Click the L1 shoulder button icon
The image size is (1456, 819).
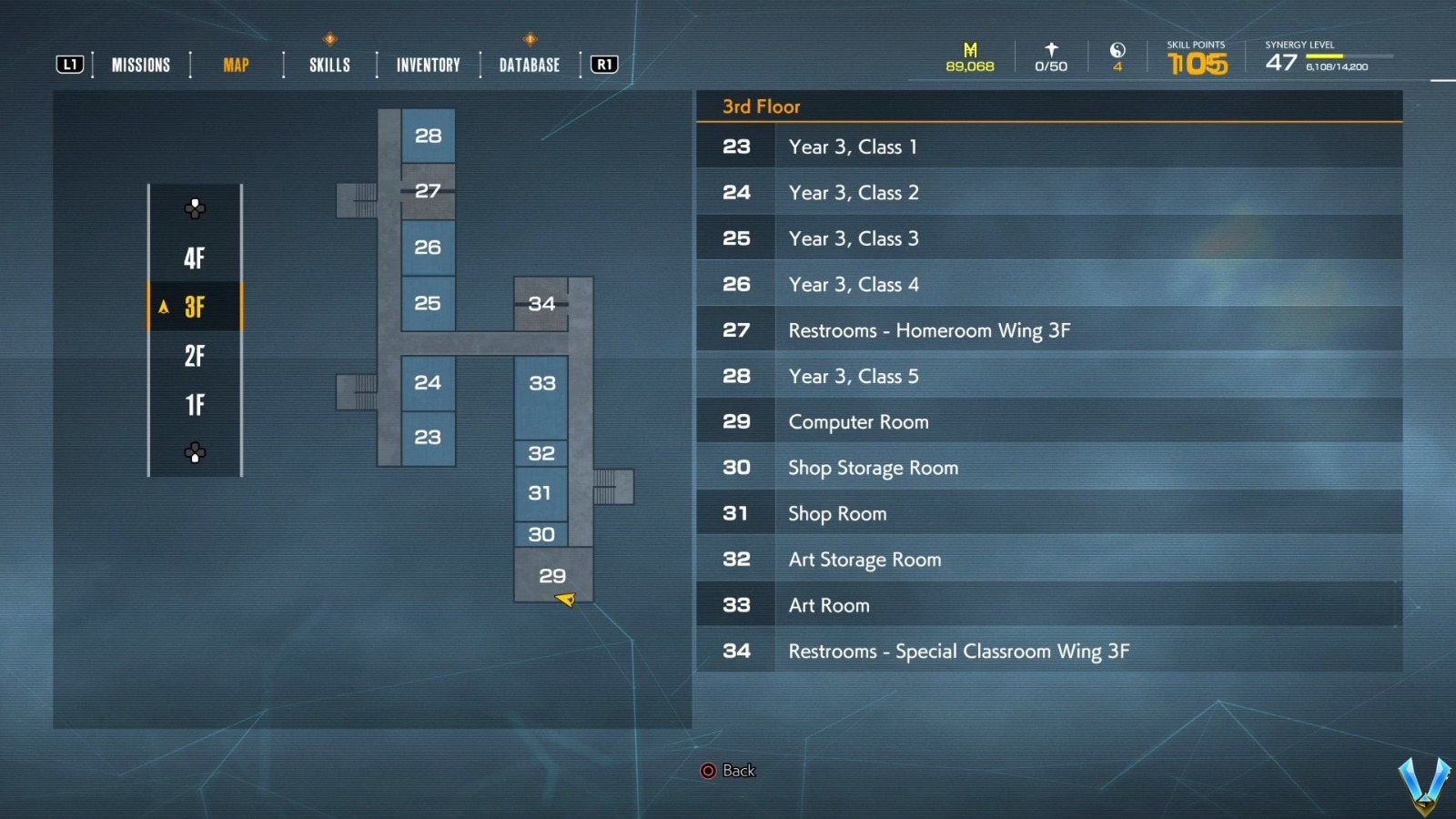click(x=69, y=64)
